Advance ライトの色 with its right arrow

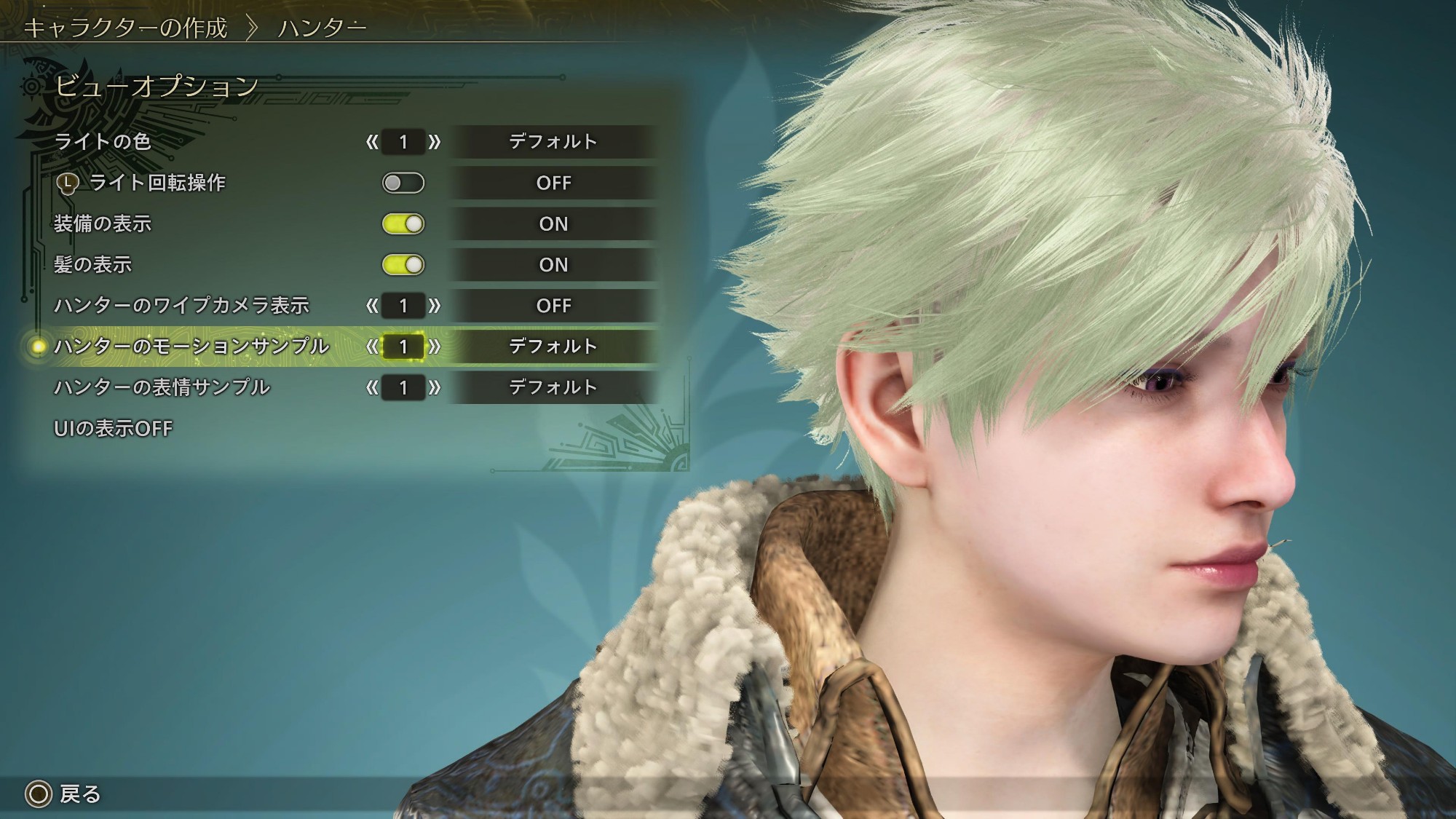click(x=435, y=142)
